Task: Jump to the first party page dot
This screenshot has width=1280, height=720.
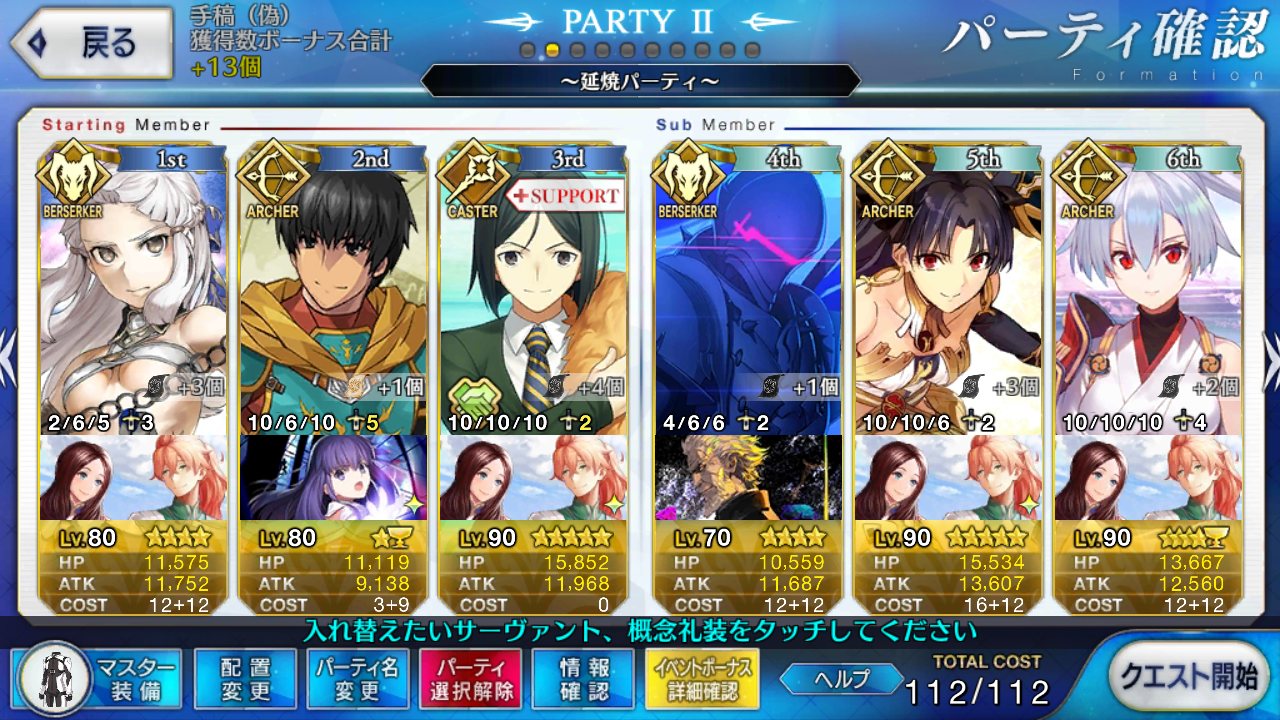Action: tap(528, 50)
